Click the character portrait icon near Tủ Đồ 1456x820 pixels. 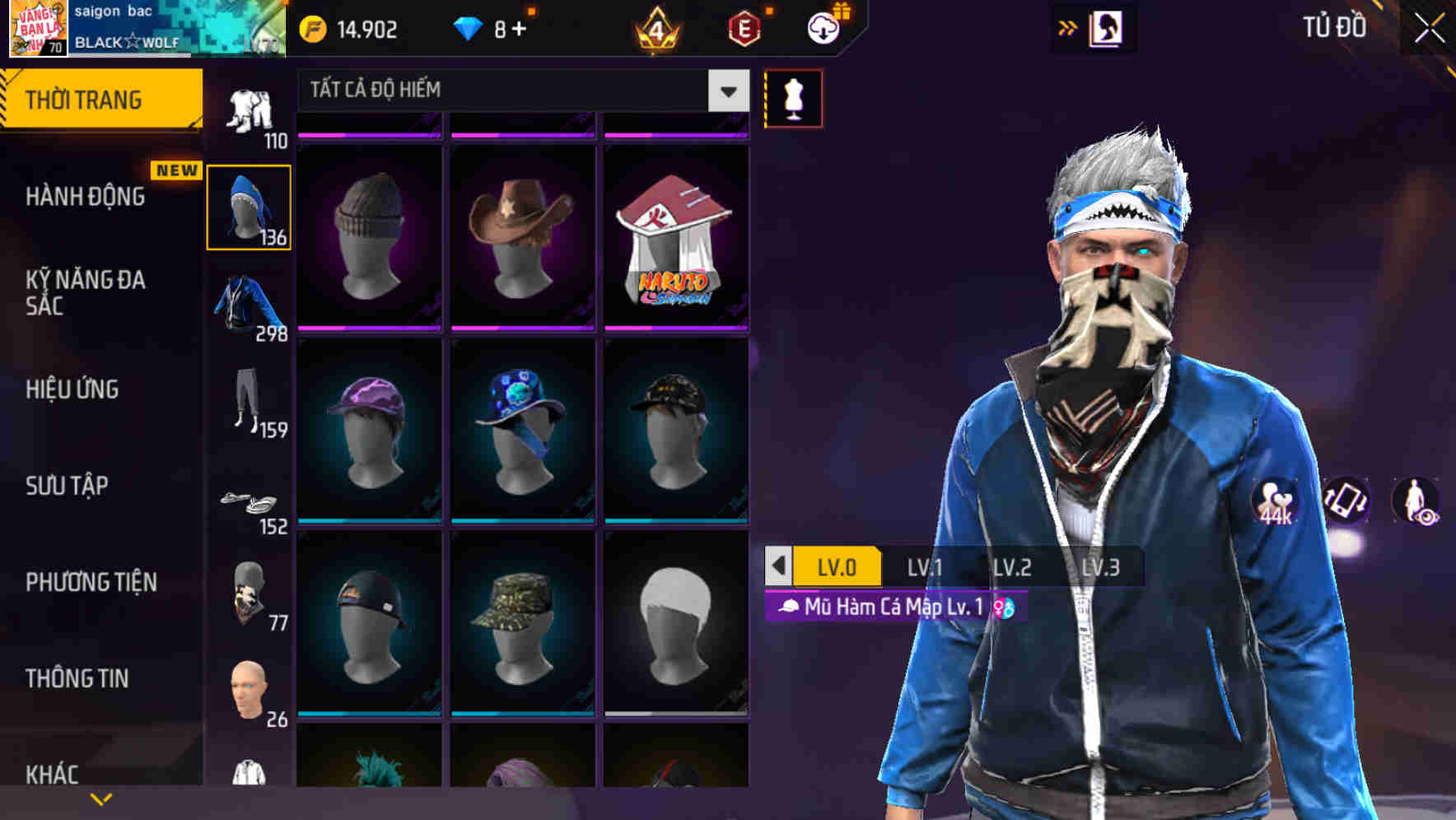[x=1107, y=28]
